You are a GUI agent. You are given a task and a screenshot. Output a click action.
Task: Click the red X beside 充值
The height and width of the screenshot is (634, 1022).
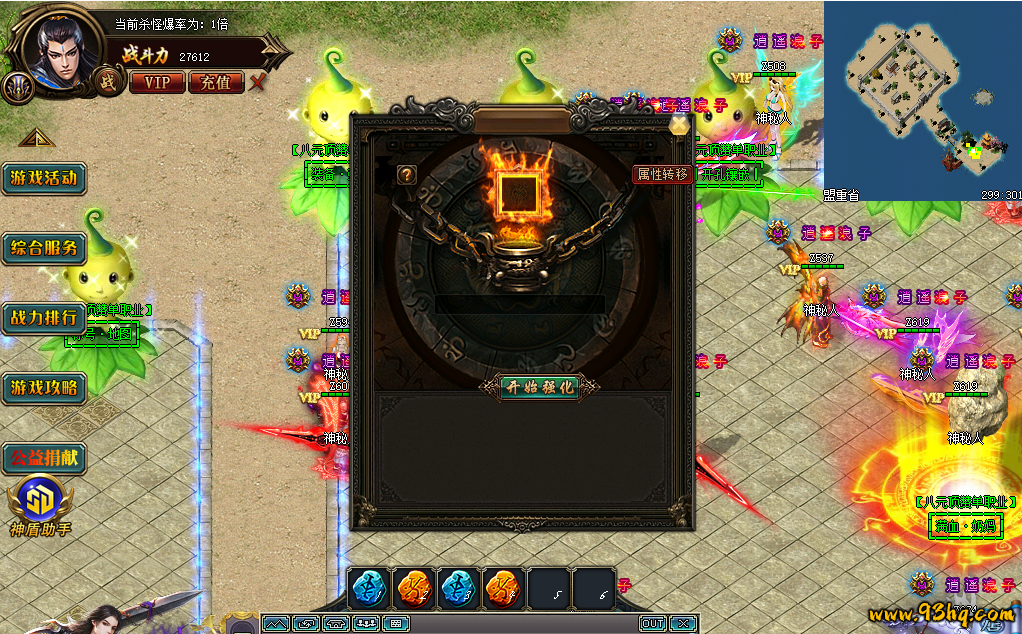[258, 82]
